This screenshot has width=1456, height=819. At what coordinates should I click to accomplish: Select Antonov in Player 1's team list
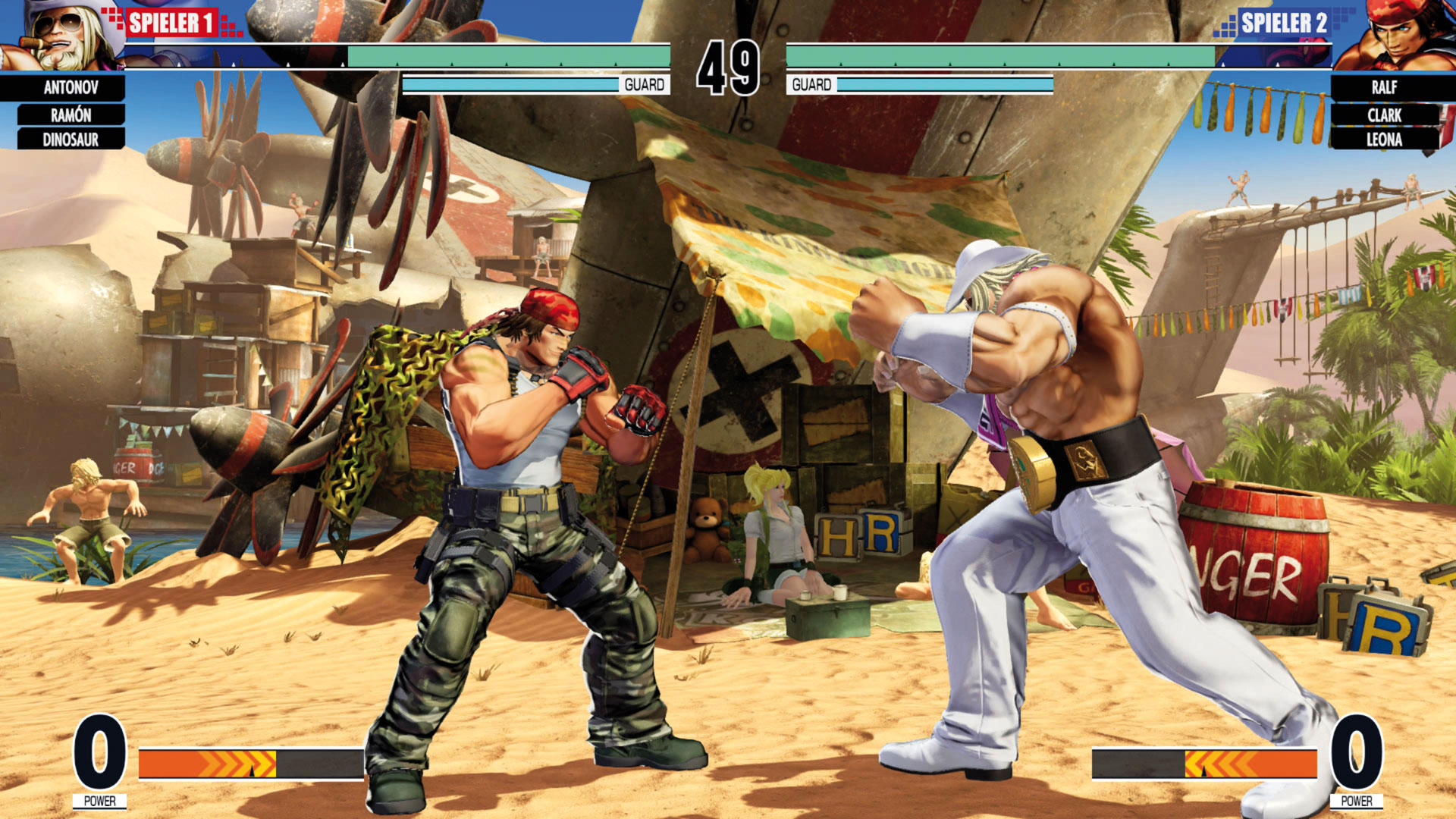(x=71, y=87)
